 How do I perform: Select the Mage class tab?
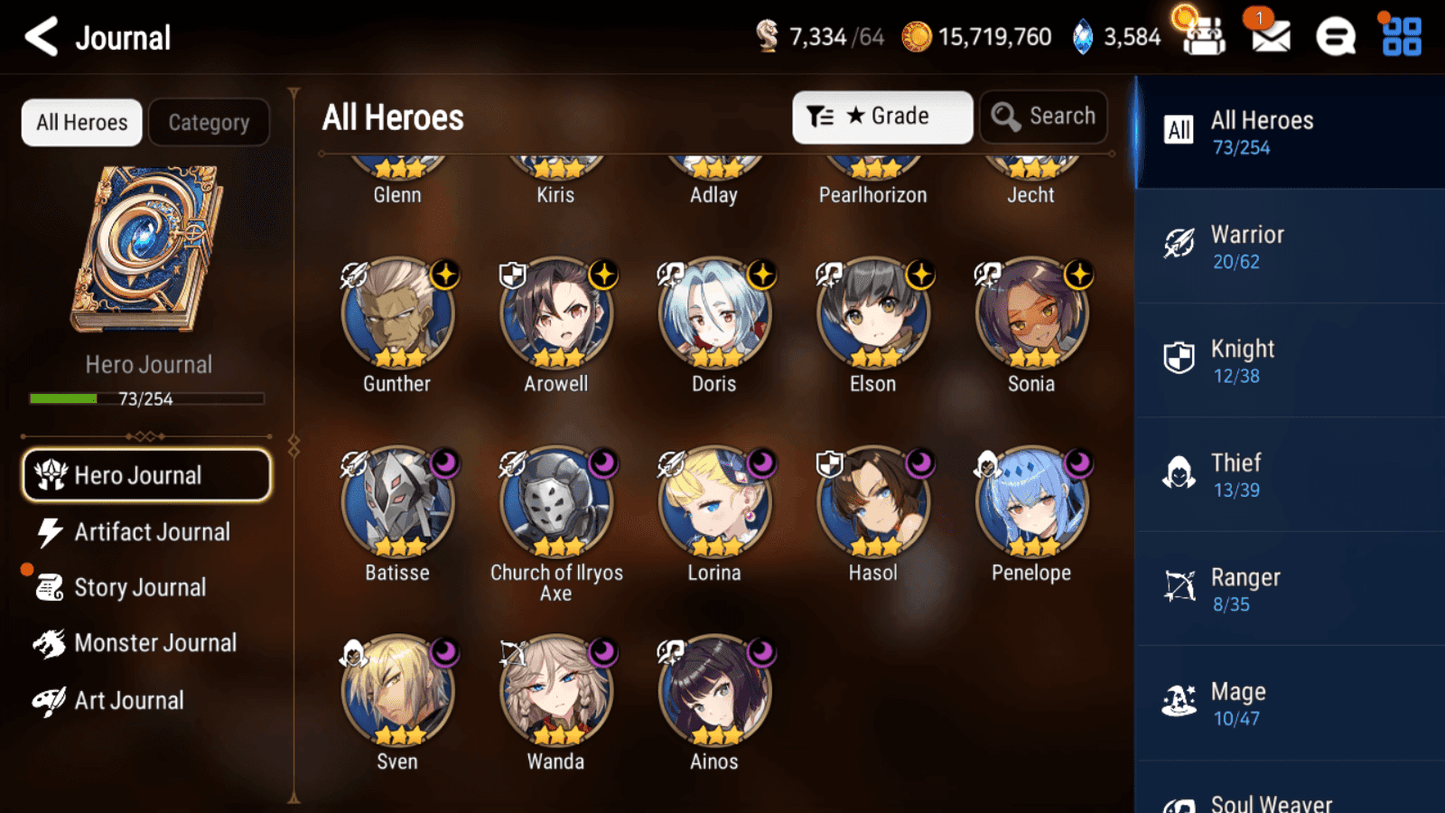pyautogui.click(x=1288, y=703)
